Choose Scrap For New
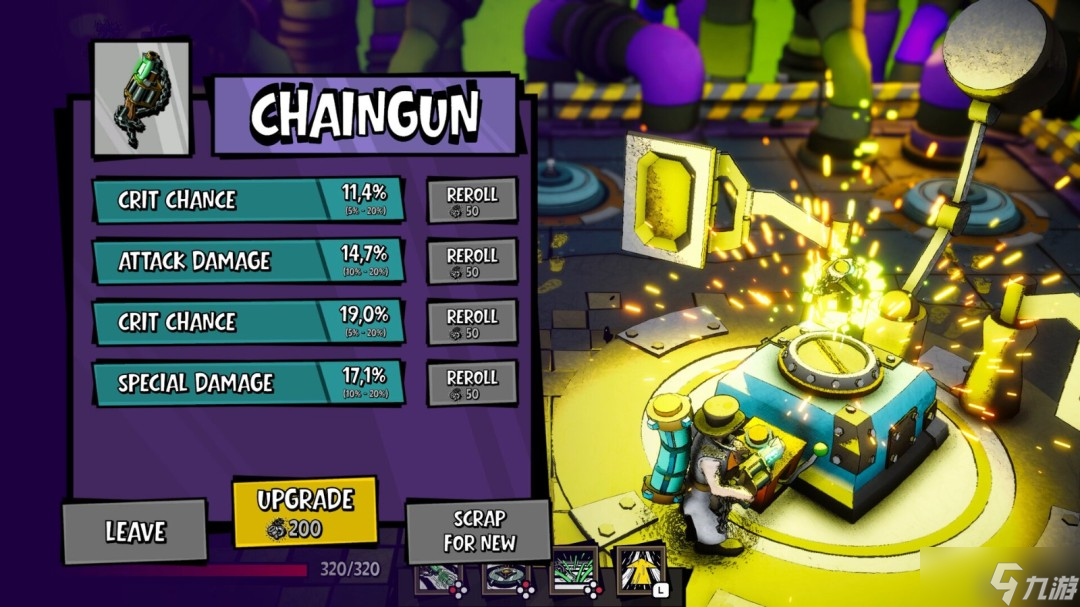Screen dimensions: 1080x607 point(478,531)
